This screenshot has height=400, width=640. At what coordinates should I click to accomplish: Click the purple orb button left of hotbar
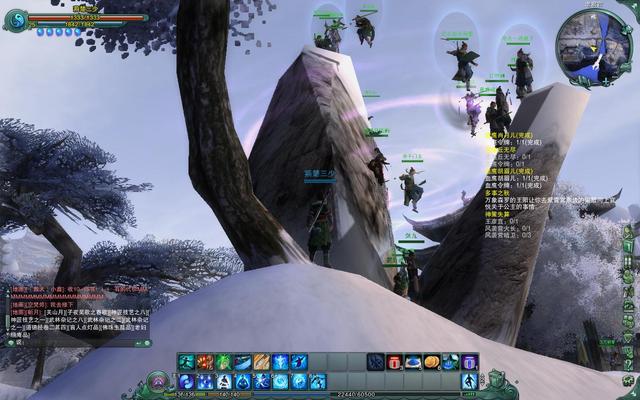click(x=158, y=382)
